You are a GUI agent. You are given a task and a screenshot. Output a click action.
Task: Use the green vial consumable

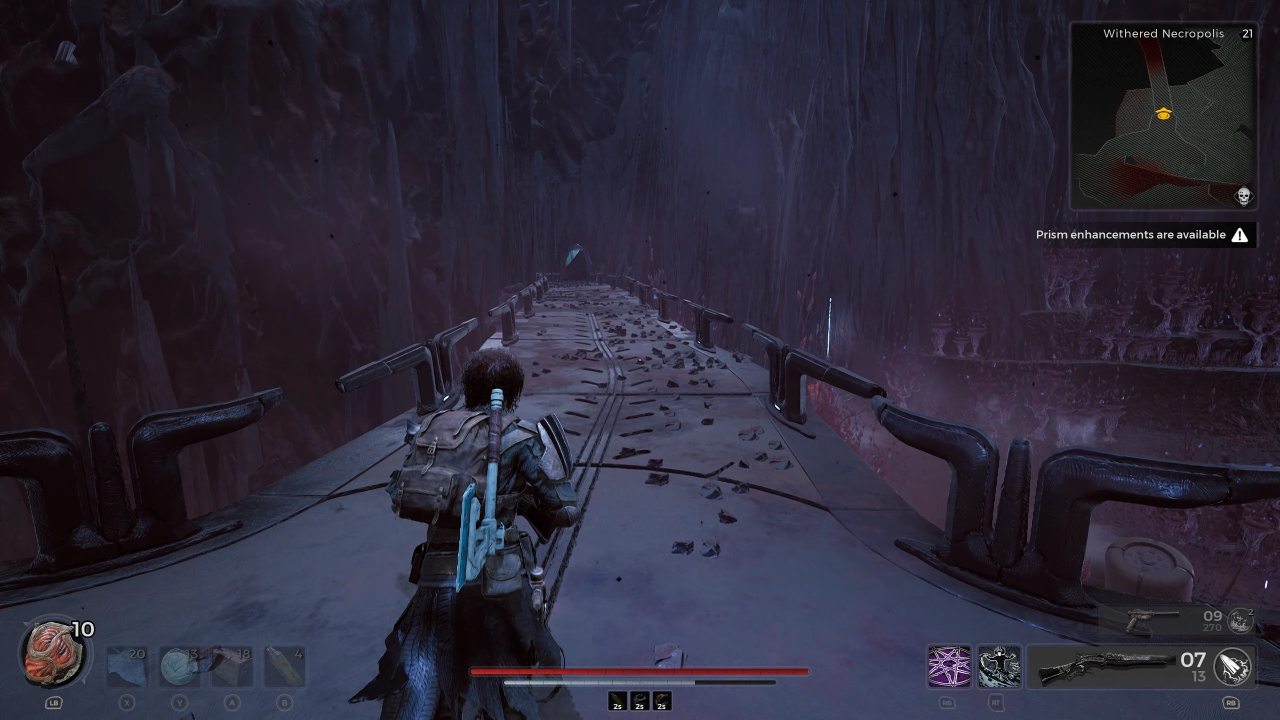283,666
